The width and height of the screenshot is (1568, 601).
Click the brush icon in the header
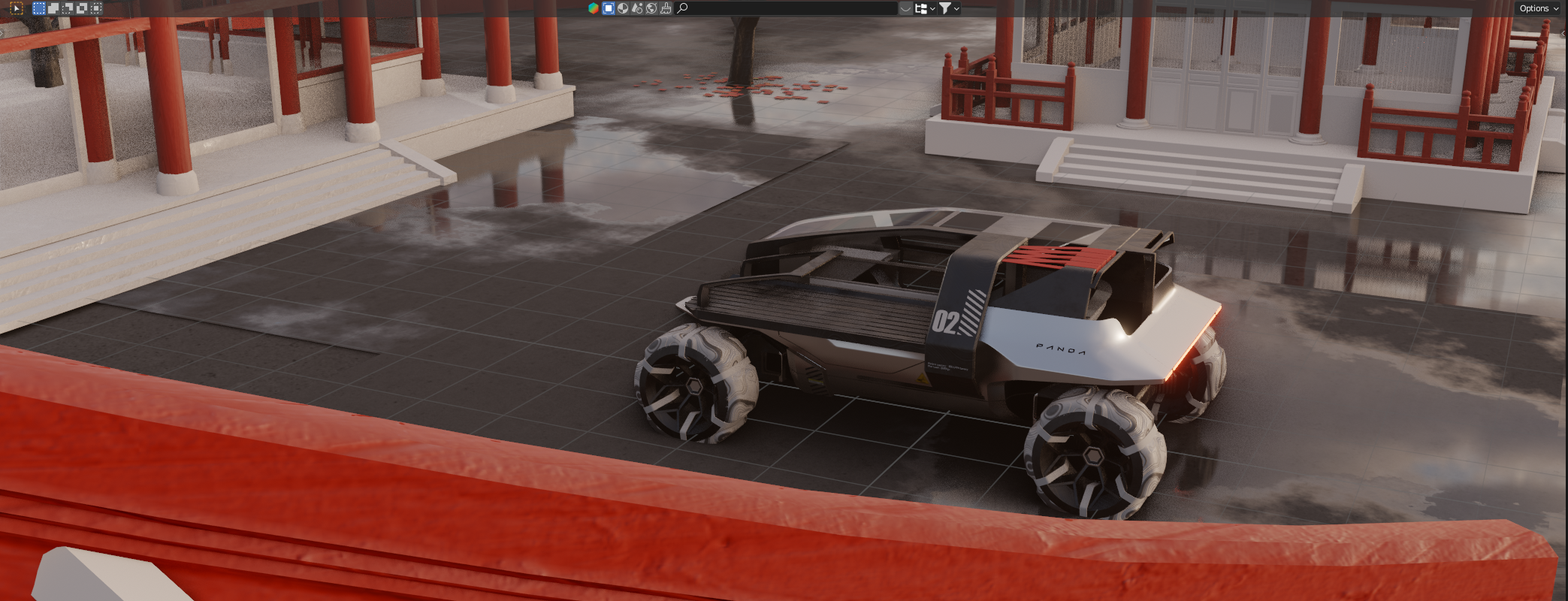666,8
